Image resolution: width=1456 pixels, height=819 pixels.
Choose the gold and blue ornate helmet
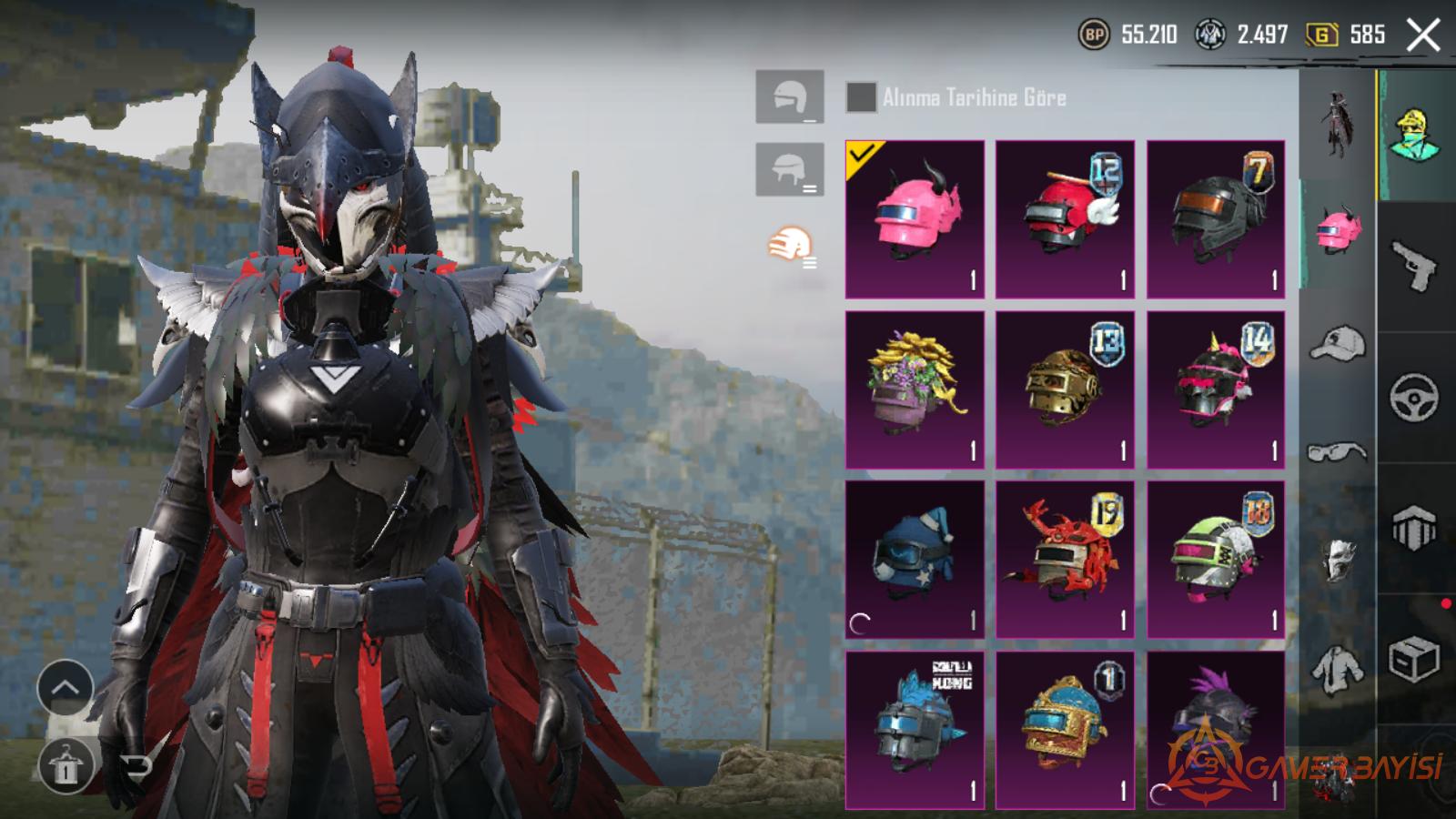tap(1065, 729)
